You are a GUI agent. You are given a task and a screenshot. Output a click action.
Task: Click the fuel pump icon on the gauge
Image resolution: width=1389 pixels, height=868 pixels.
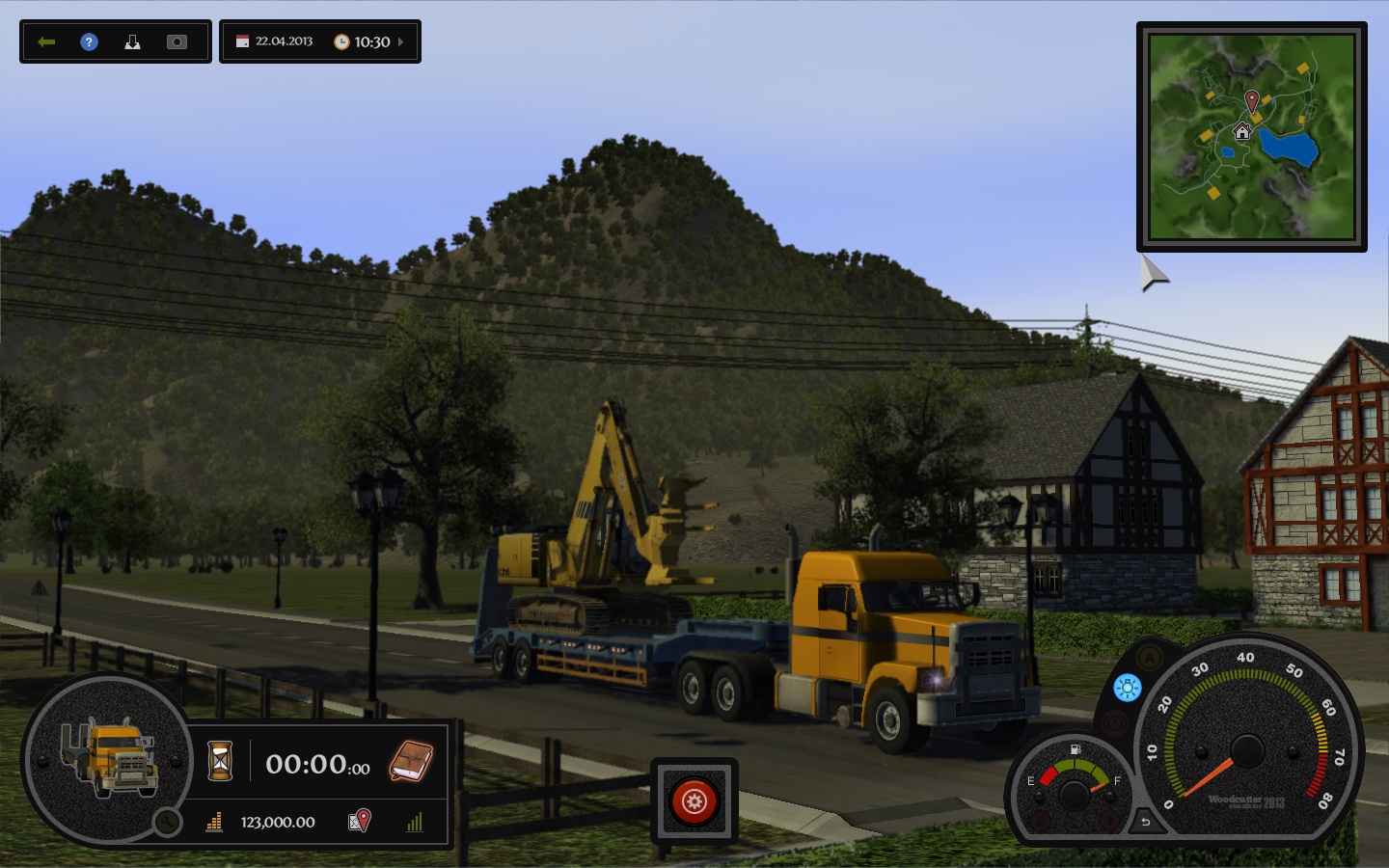pyautogui.click(x=1075, y=748)
